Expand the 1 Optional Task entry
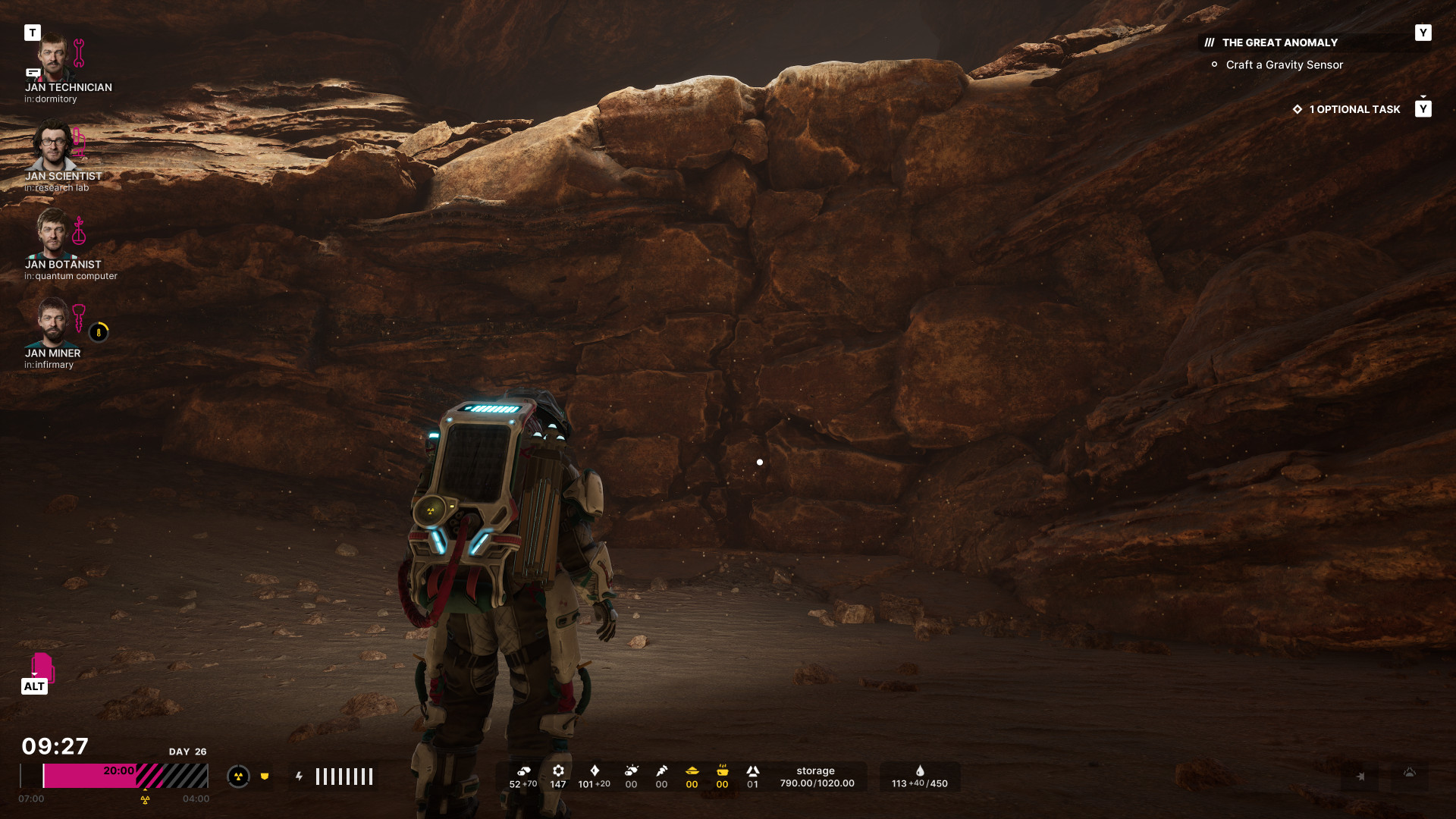Image resolution: width=1456 pixels, height=819 pixels. [1354, 109]
